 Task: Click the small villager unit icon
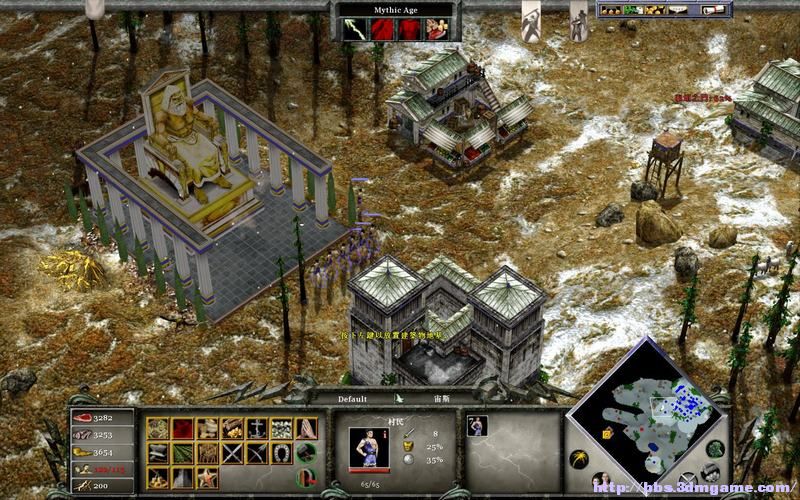click(x=477, y=425)
